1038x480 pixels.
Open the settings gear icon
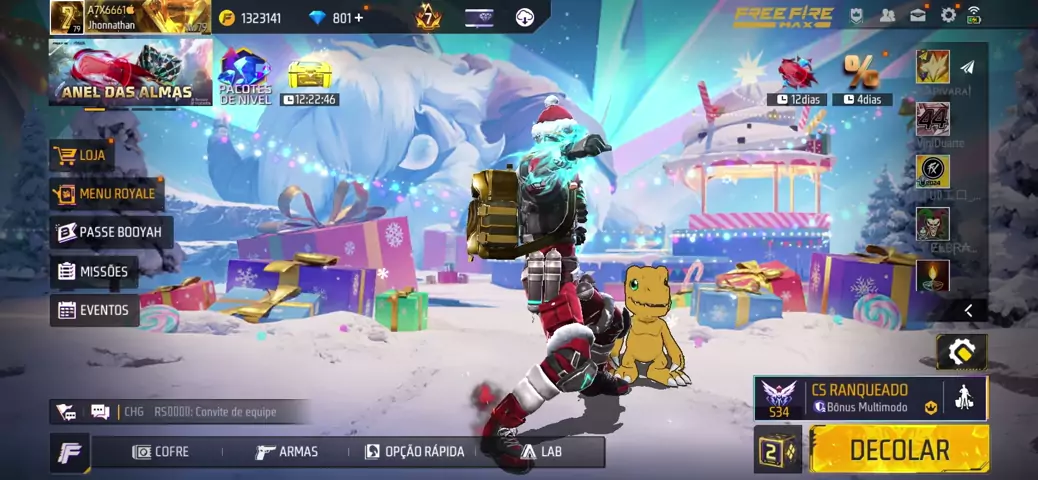coord(947,15)
